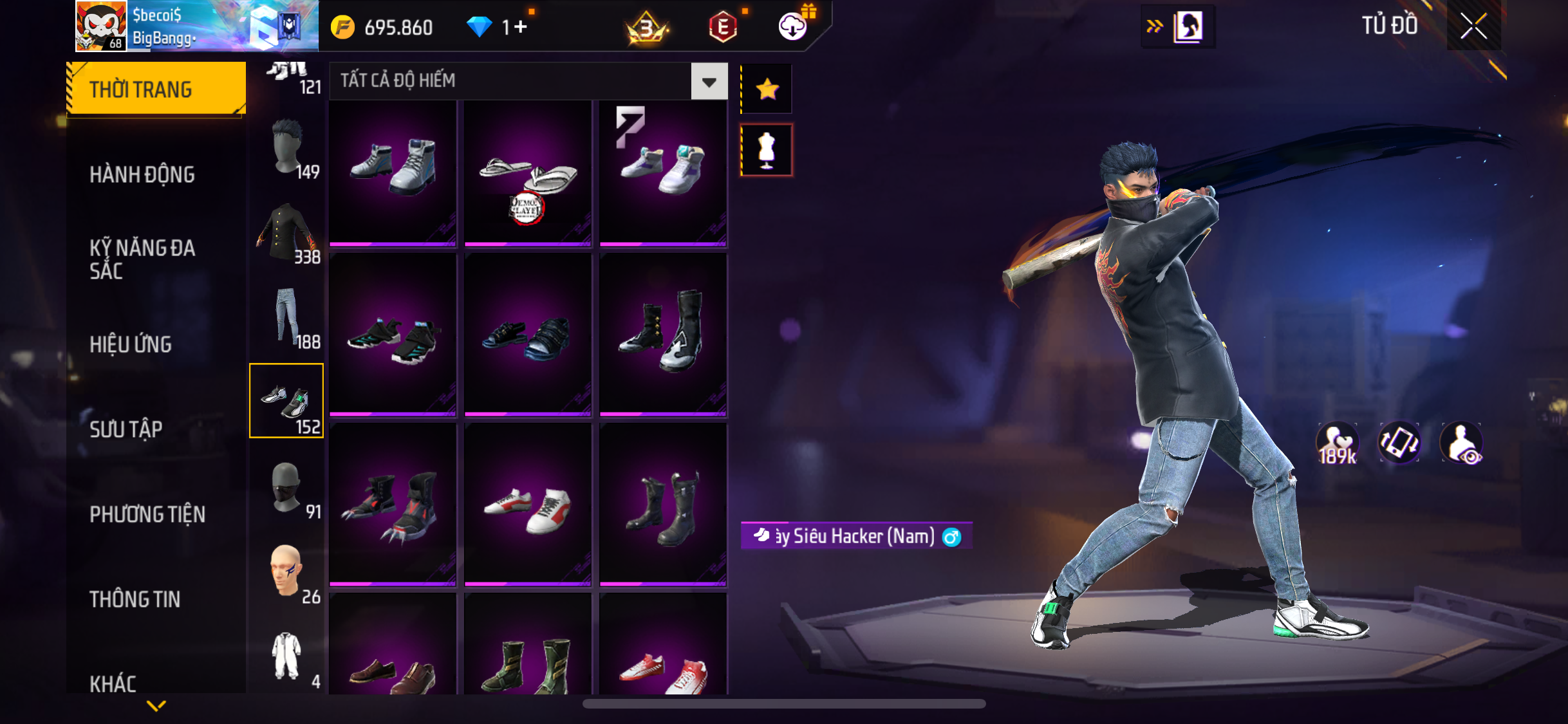This screenshot has height=724, width=1568.
Task: Open the face mask category icon
Action: pos(287,489)
